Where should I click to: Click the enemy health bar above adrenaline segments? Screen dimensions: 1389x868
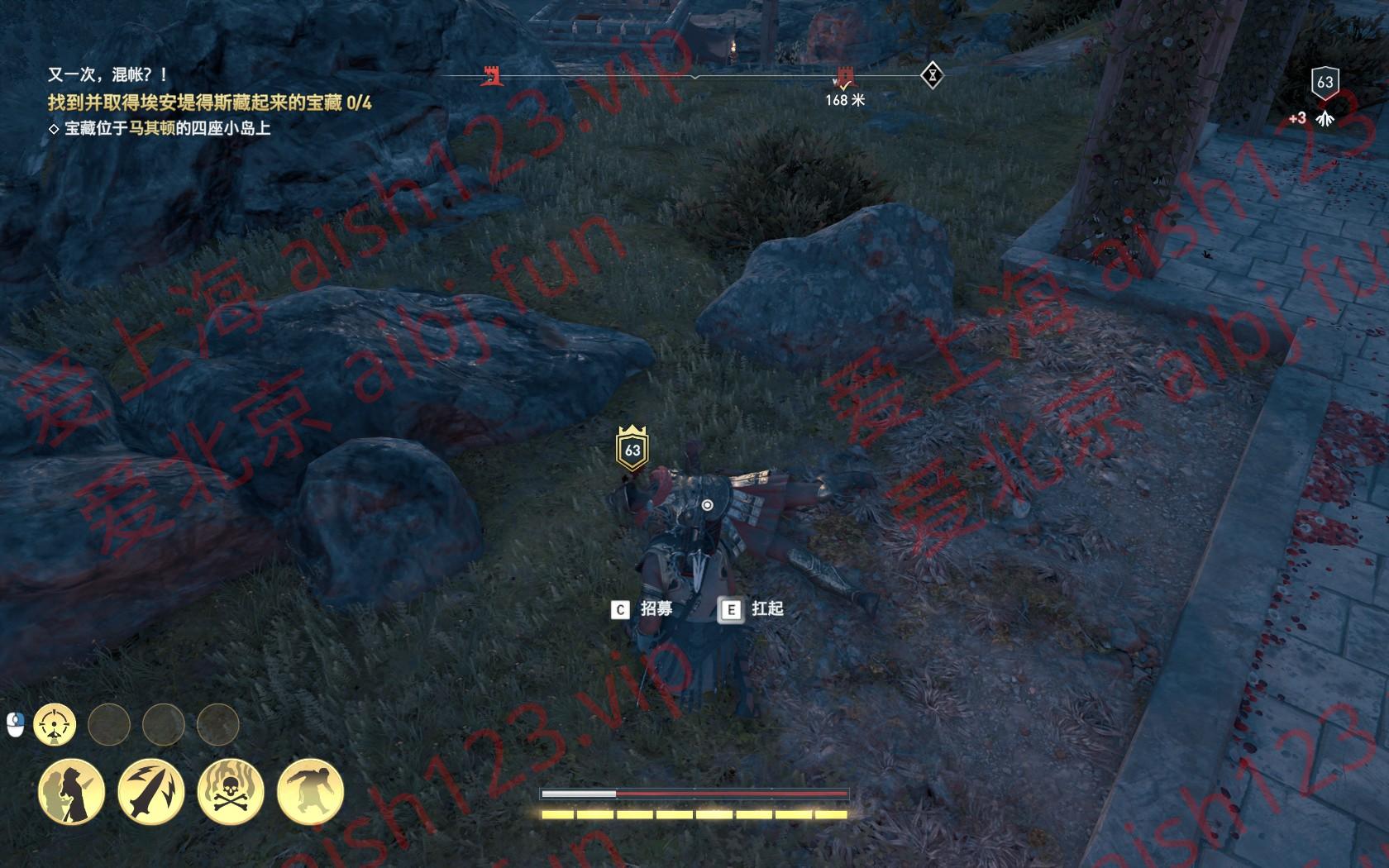[x=694, y=791]
